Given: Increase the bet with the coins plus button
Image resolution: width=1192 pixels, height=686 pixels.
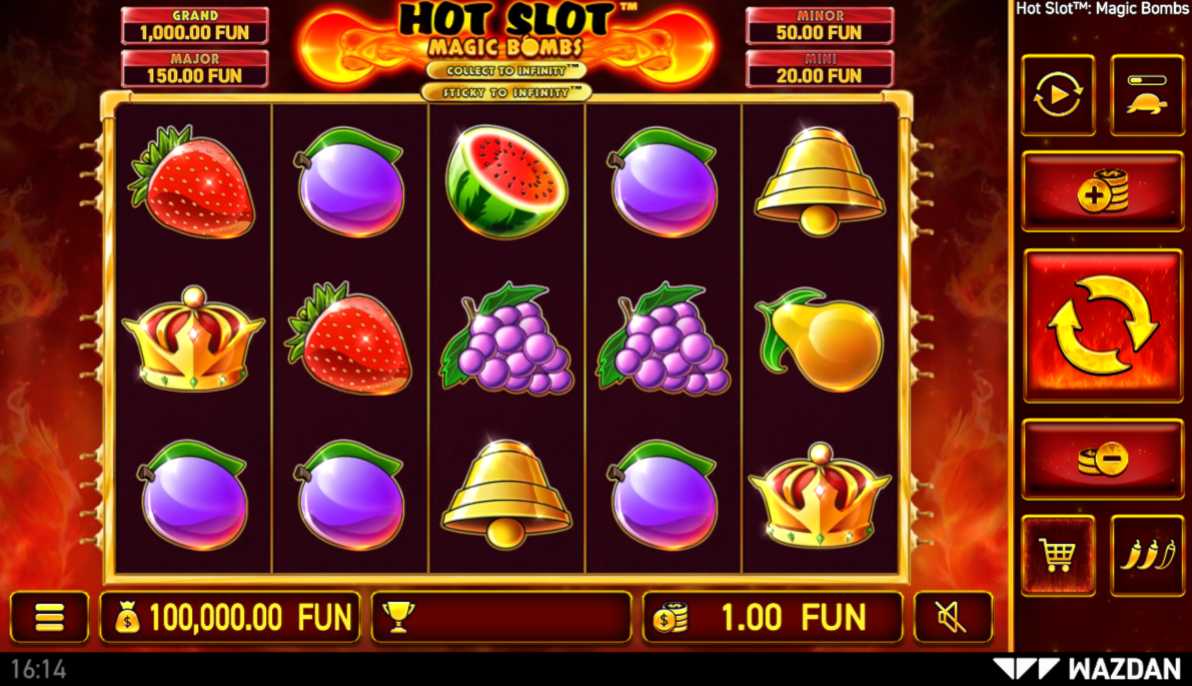Looking at the screenshot, I should [x=1102, y=191].
